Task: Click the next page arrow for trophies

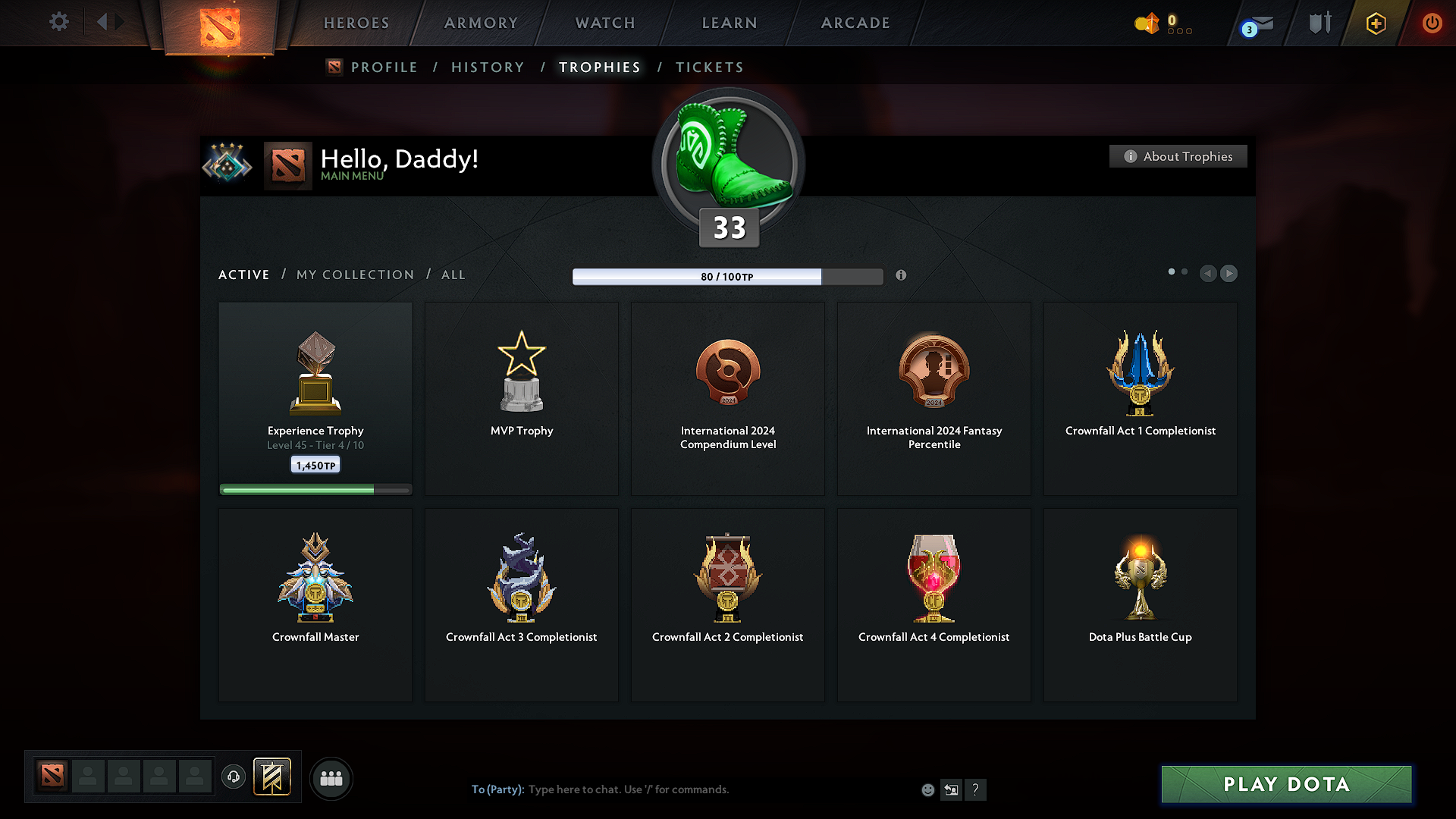Action: [1228, 274]
